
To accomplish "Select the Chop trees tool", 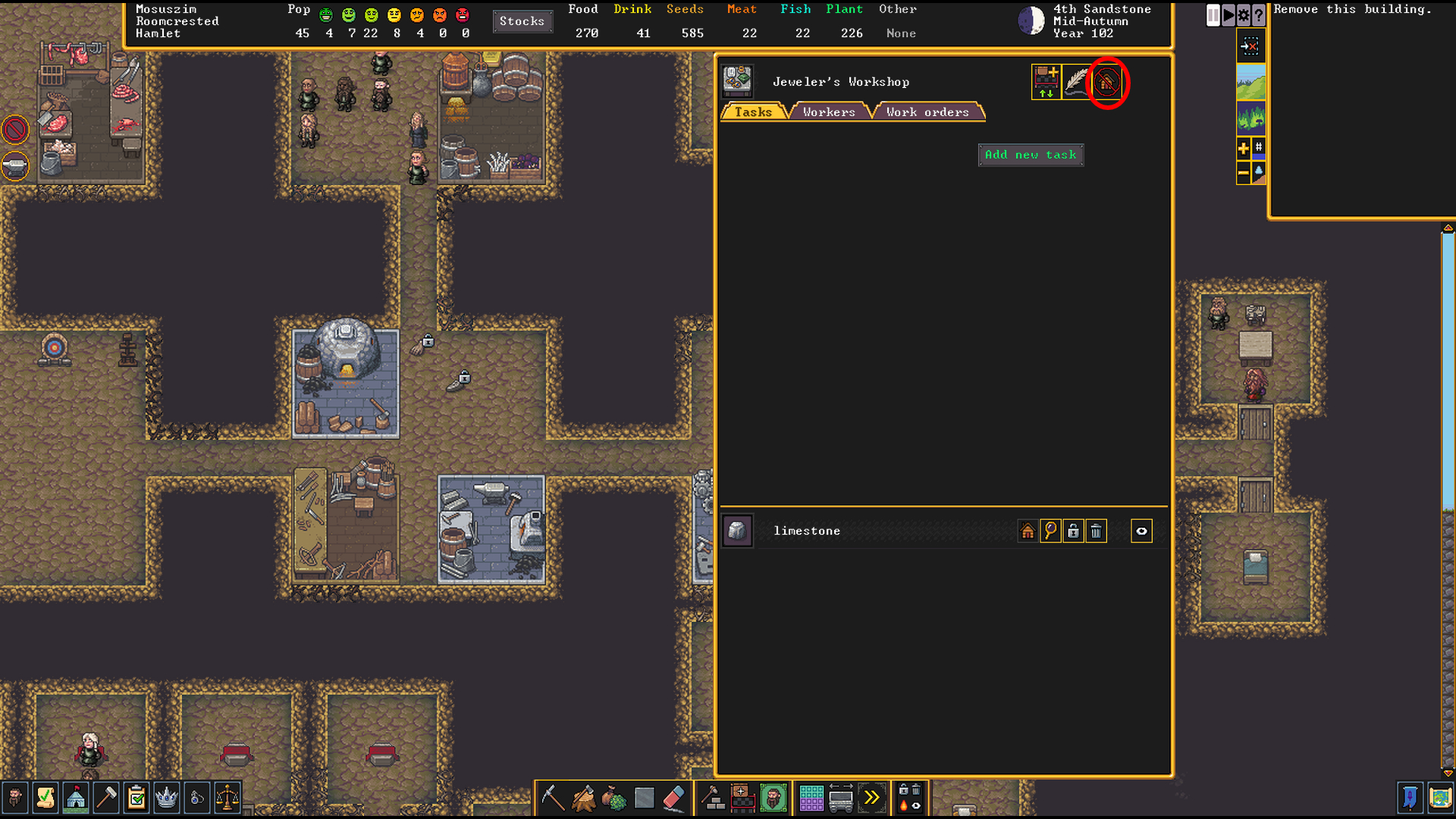I will (x=584, y=798).
